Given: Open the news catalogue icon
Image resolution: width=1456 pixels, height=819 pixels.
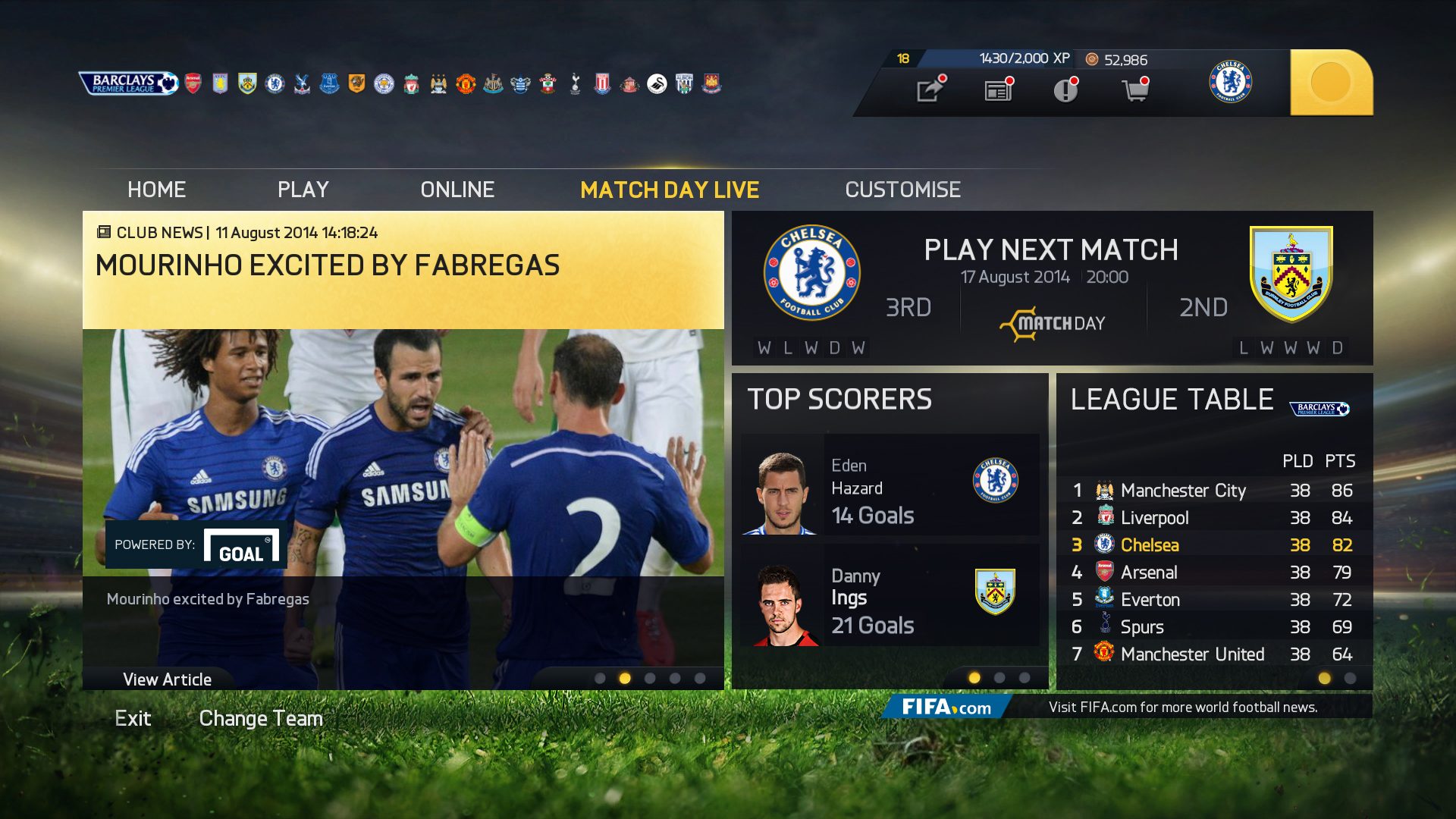Looking at the screenshot, I should pos(997,89).
